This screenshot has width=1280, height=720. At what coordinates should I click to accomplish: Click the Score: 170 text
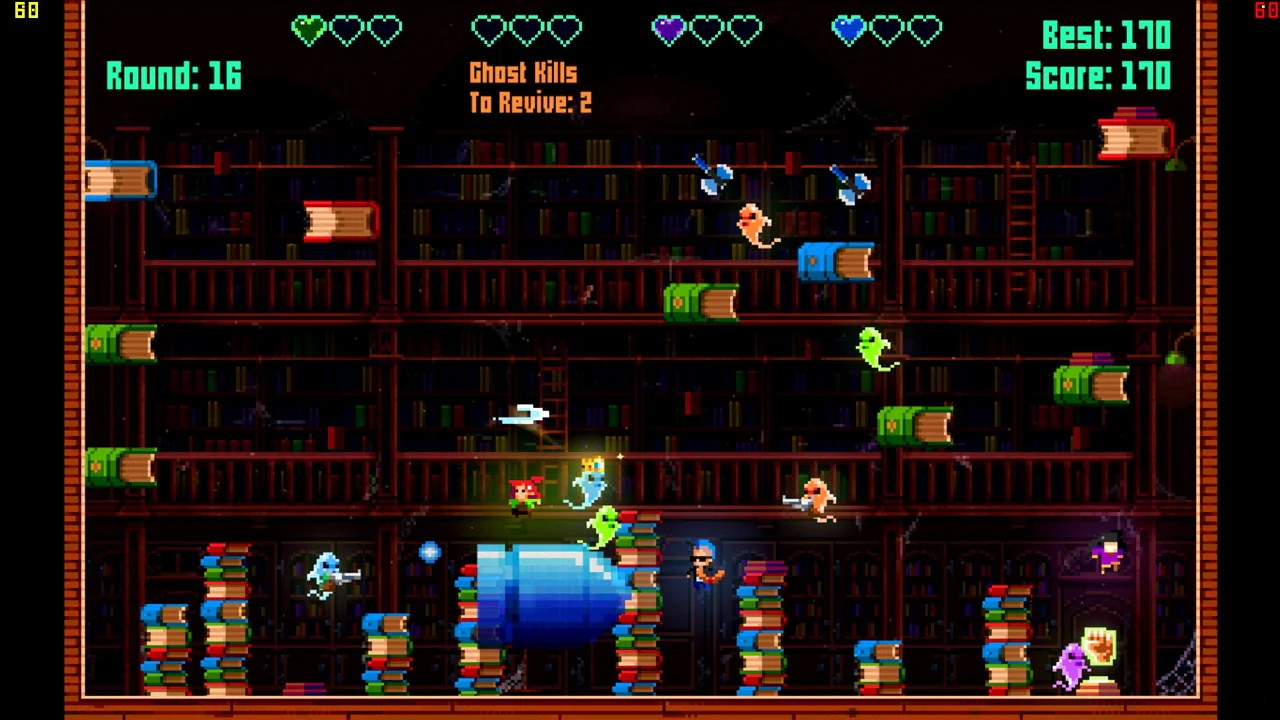[x=1098, y=76]
